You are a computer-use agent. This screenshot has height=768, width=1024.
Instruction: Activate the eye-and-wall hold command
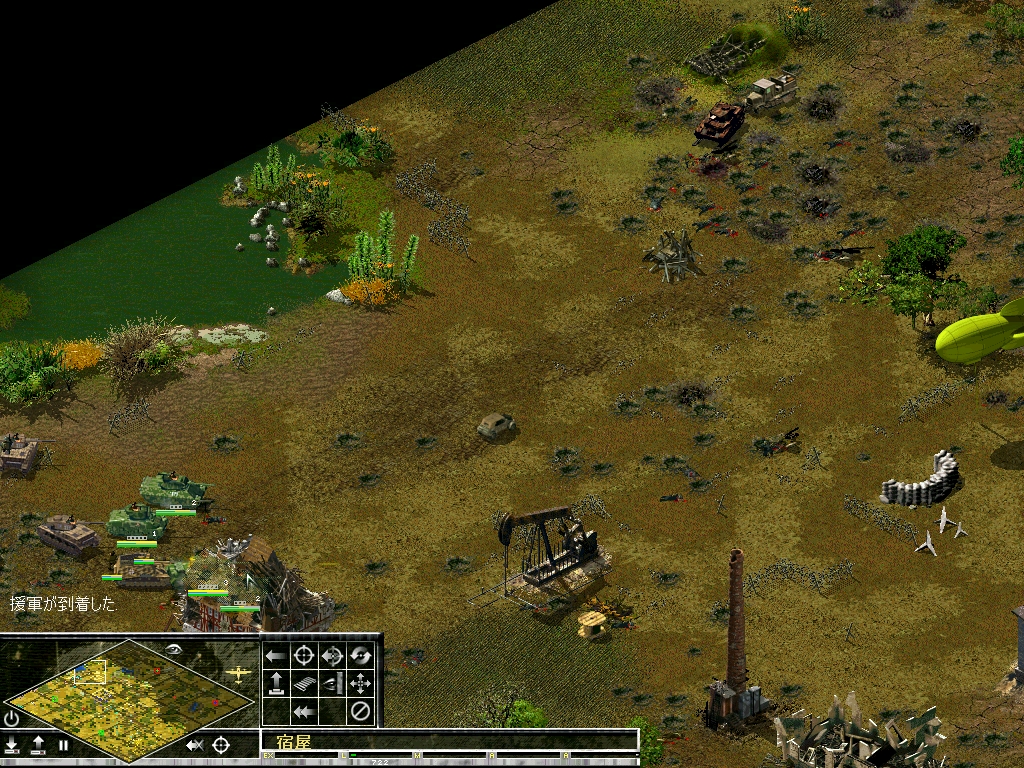click(x=333, y=684)
